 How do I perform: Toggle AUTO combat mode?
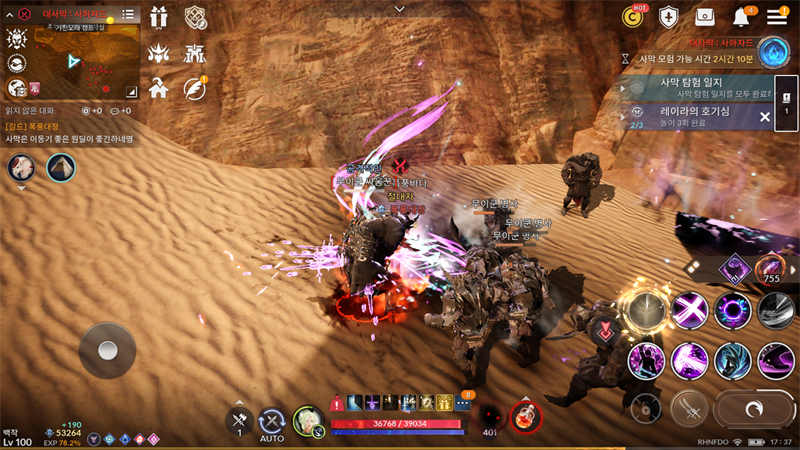click(x=272, y=423)
